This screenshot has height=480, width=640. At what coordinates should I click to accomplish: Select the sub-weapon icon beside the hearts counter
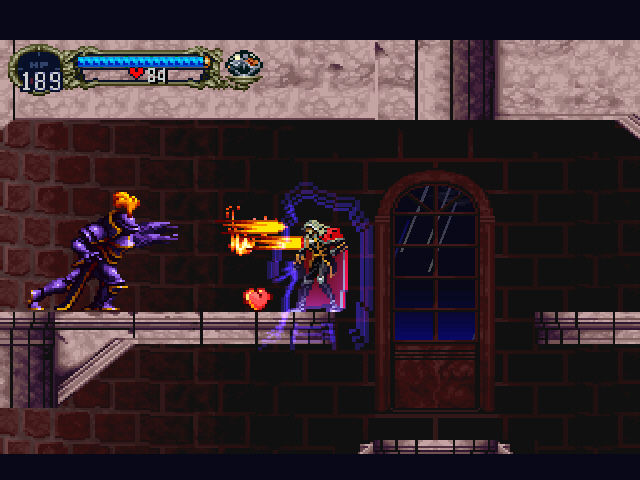[244, 65]
